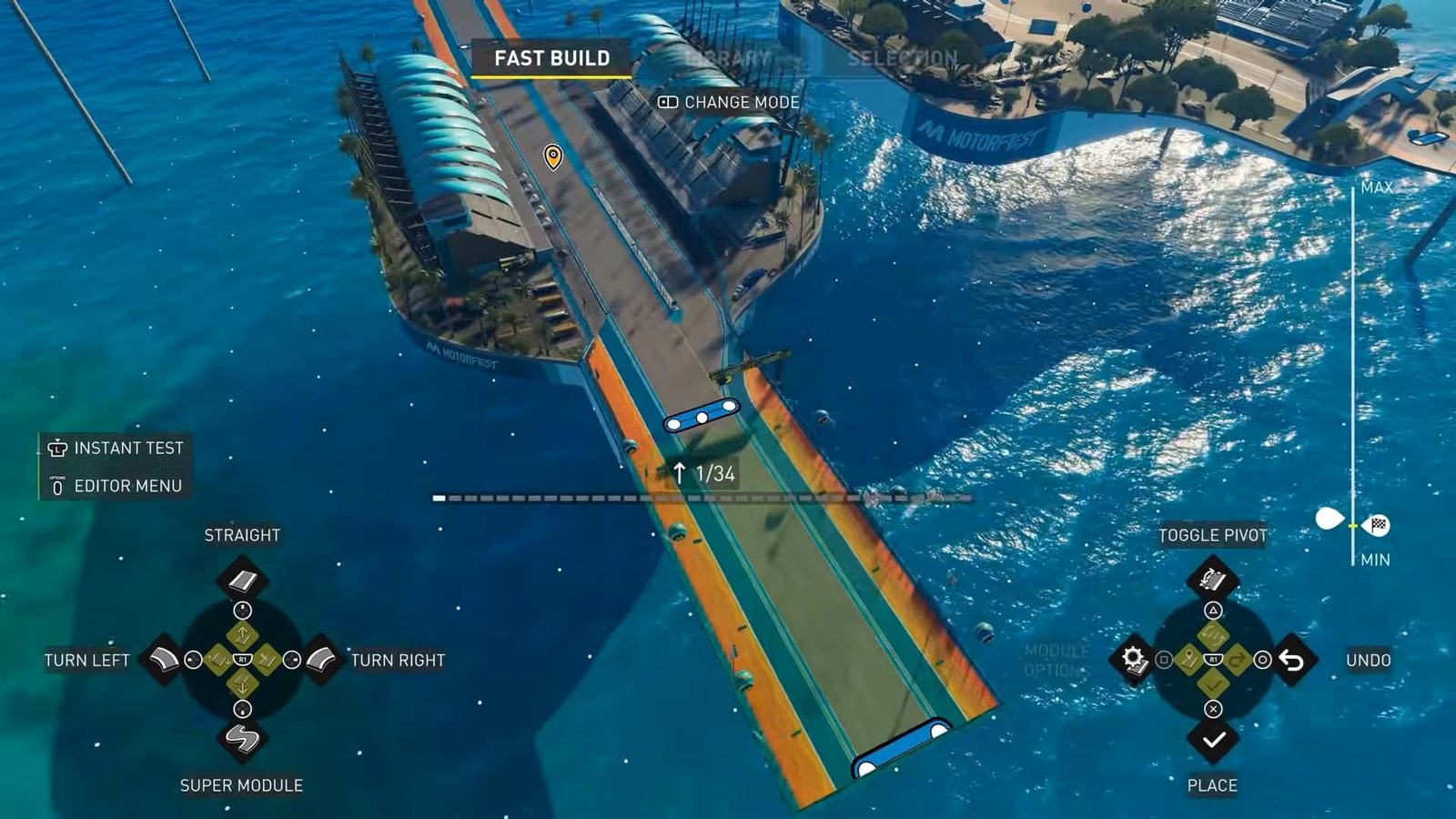
Task: Switch to the Fast Build tab
Action: pos(551,58)
